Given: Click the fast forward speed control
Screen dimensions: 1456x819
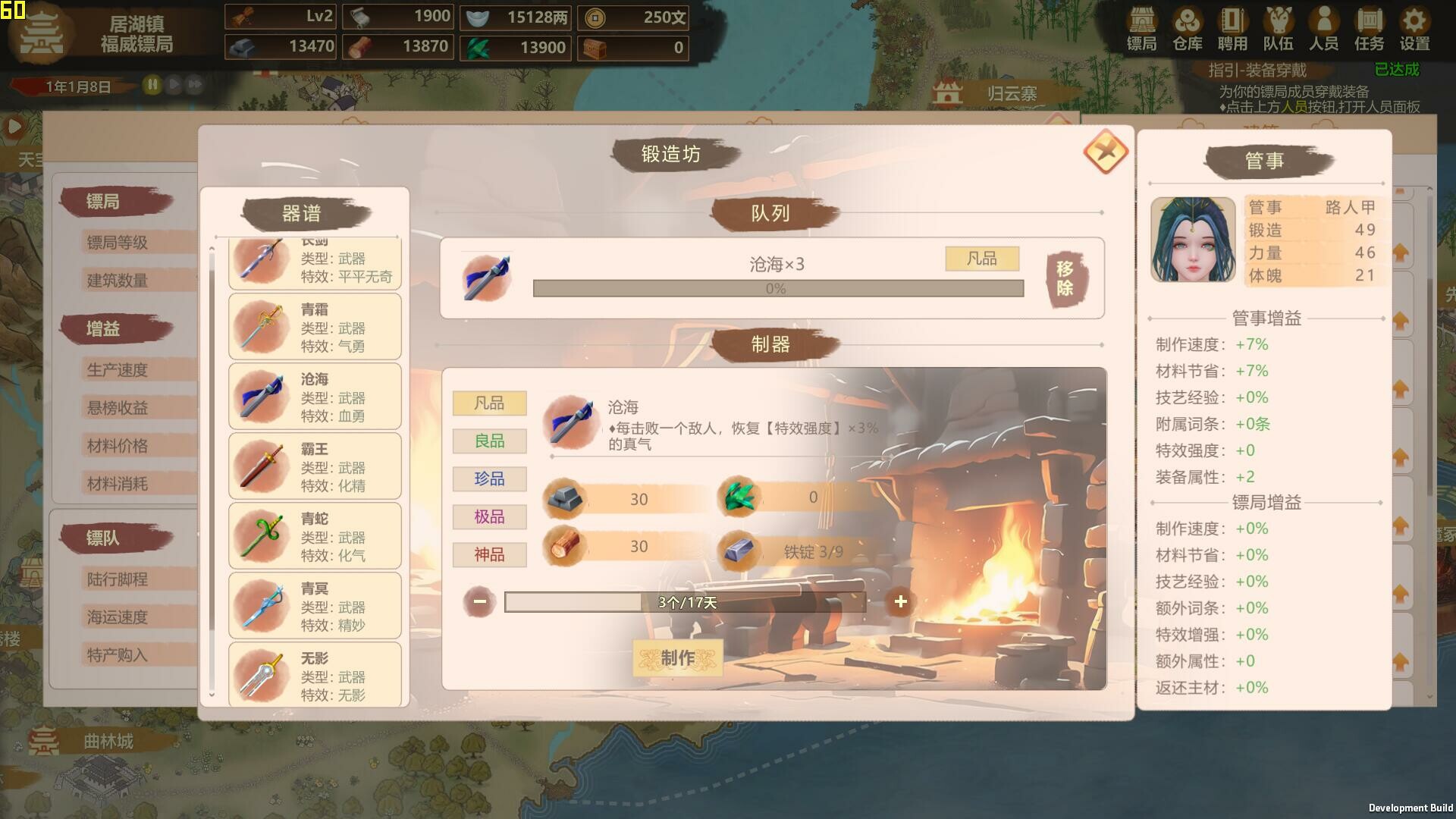Looking at the screenshot, I should click(x=196, y=86).
